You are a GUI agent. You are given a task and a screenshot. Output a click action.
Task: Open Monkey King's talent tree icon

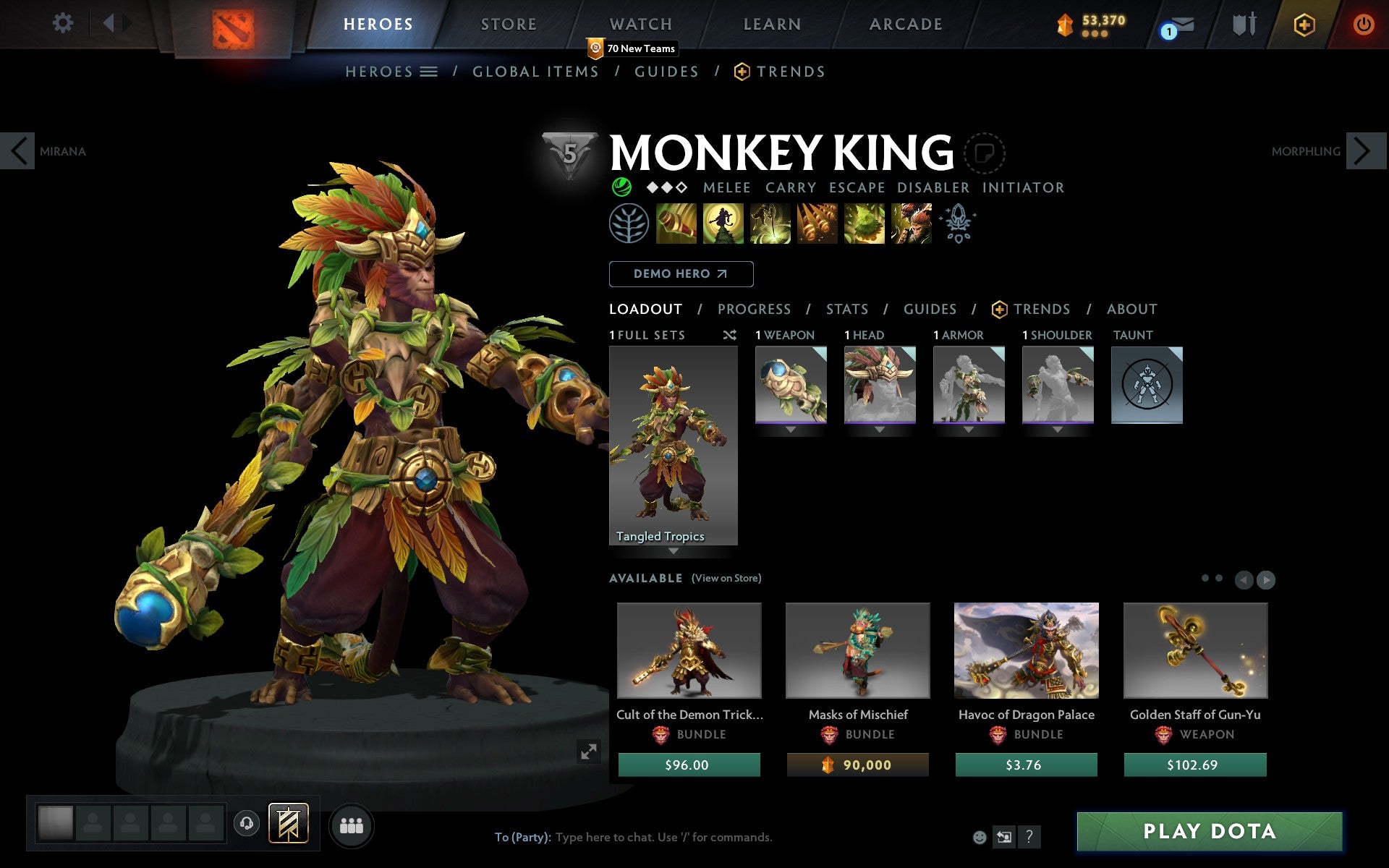point(629,224)
